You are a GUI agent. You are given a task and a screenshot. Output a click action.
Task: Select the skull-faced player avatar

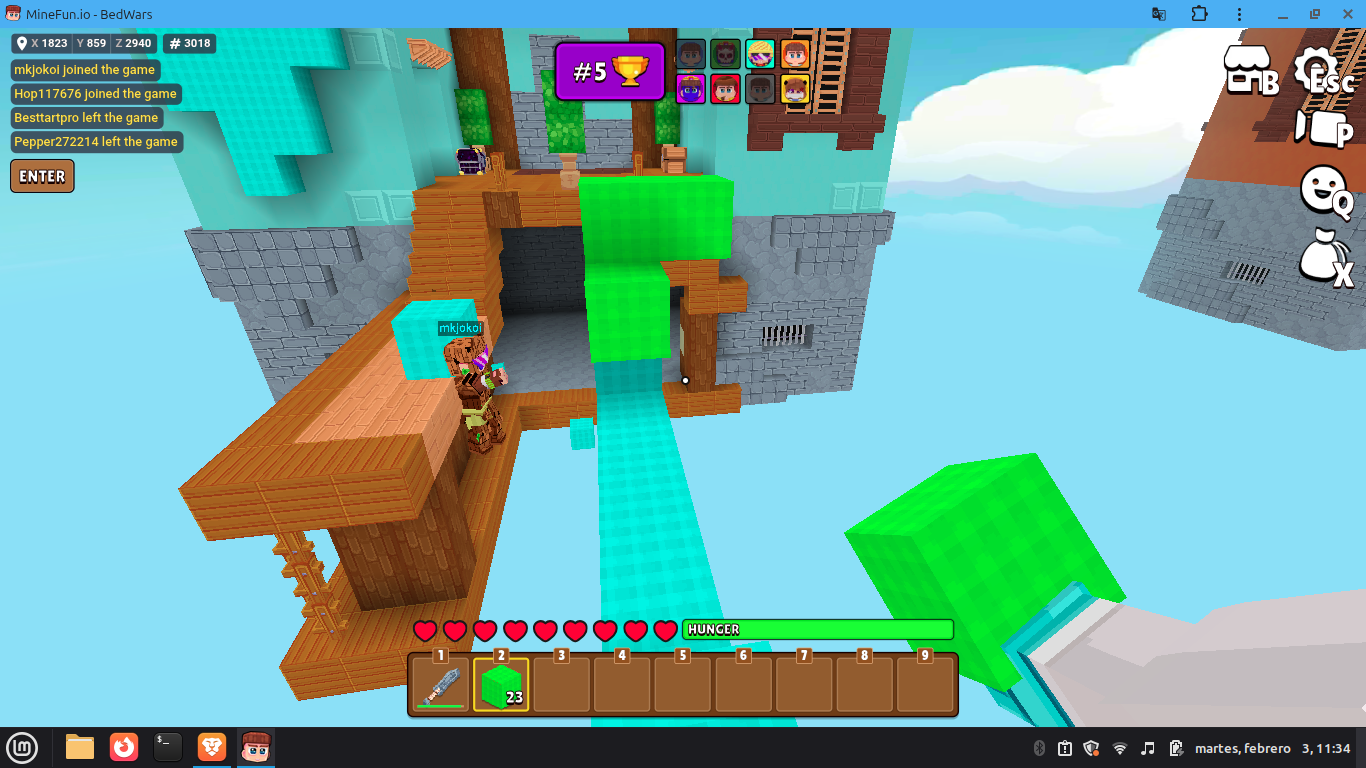725,54
